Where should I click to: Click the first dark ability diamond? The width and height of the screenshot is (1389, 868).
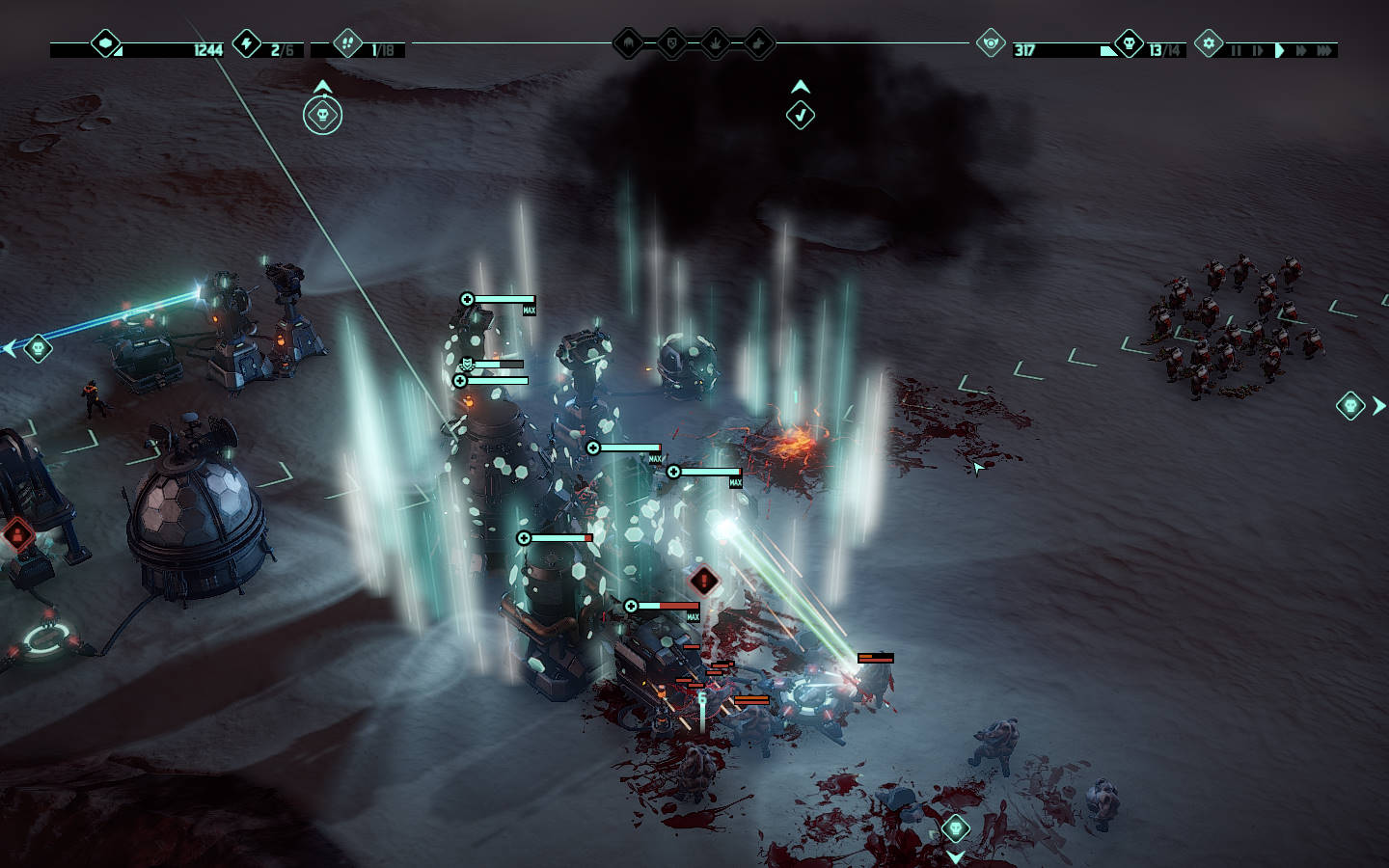(x=629, y=43)
